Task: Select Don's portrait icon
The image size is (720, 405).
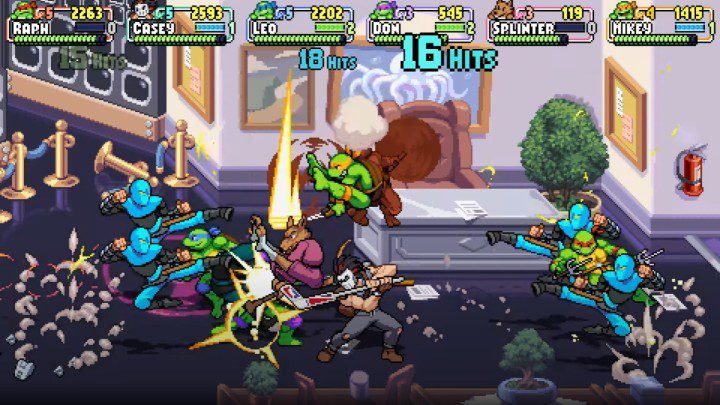Action: (380, 12)
